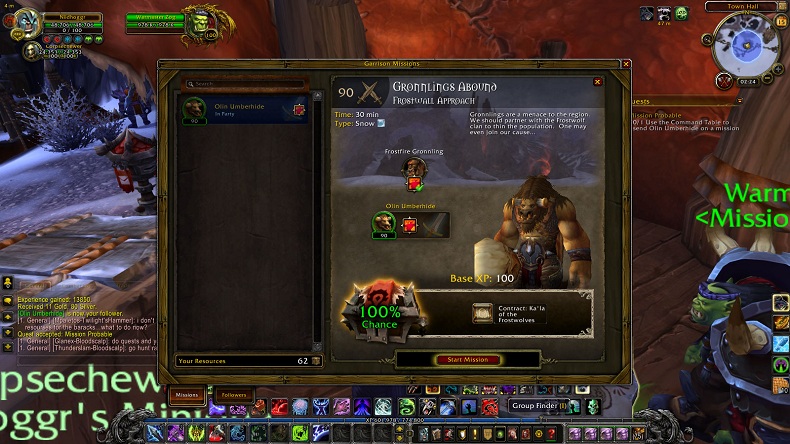Click Olin Umberhide's party slot portrait
790x444 pixels.
383,223
